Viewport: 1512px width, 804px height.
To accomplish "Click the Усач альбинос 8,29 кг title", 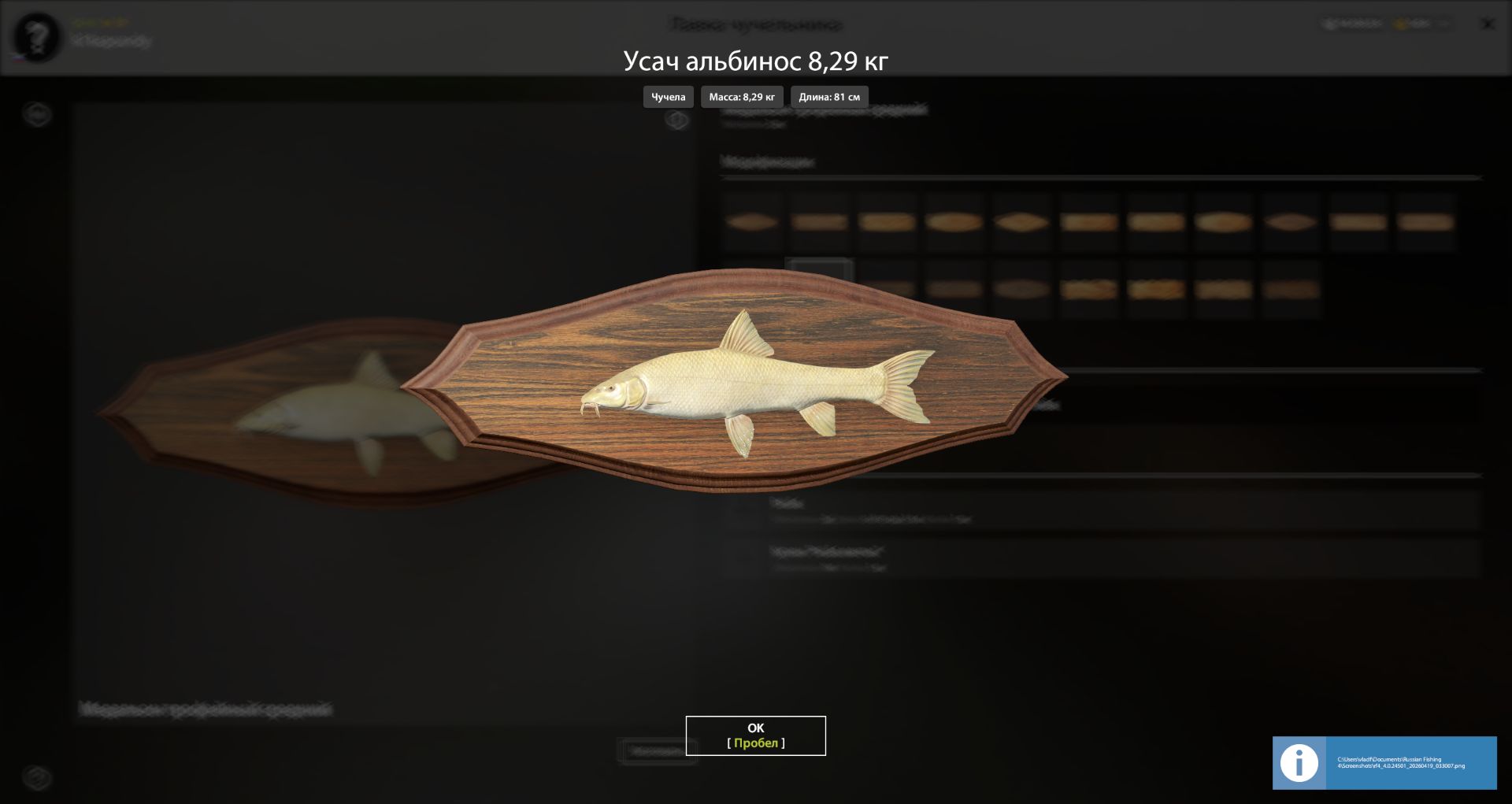I will pos(754,61).
